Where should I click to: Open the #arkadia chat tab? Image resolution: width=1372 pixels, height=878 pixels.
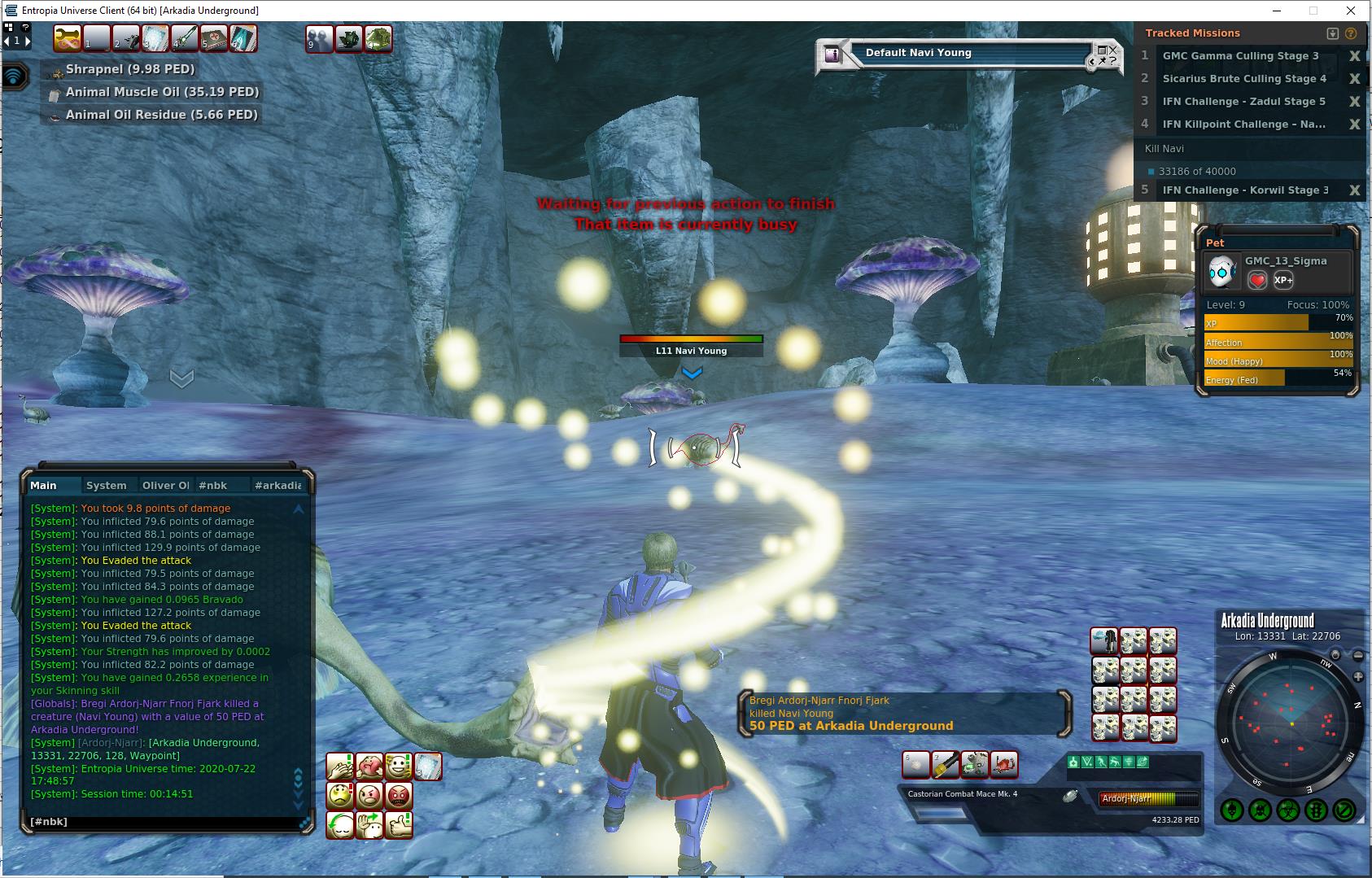pyautogui.click(x=277, y=486)
